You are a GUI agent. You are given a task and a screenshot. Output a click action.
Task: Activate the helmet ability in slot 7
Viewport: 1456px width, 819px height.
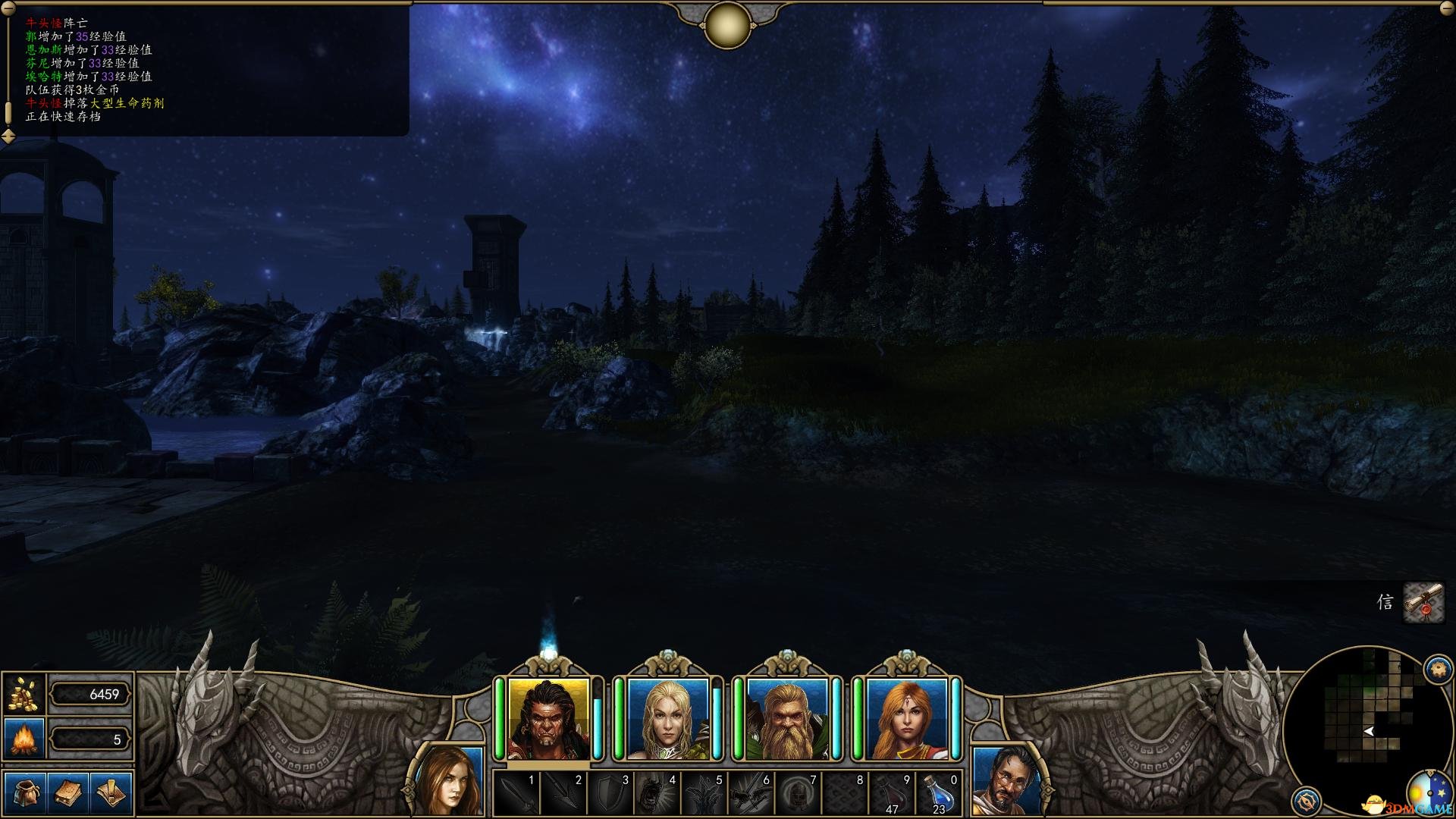pos(799,794)
